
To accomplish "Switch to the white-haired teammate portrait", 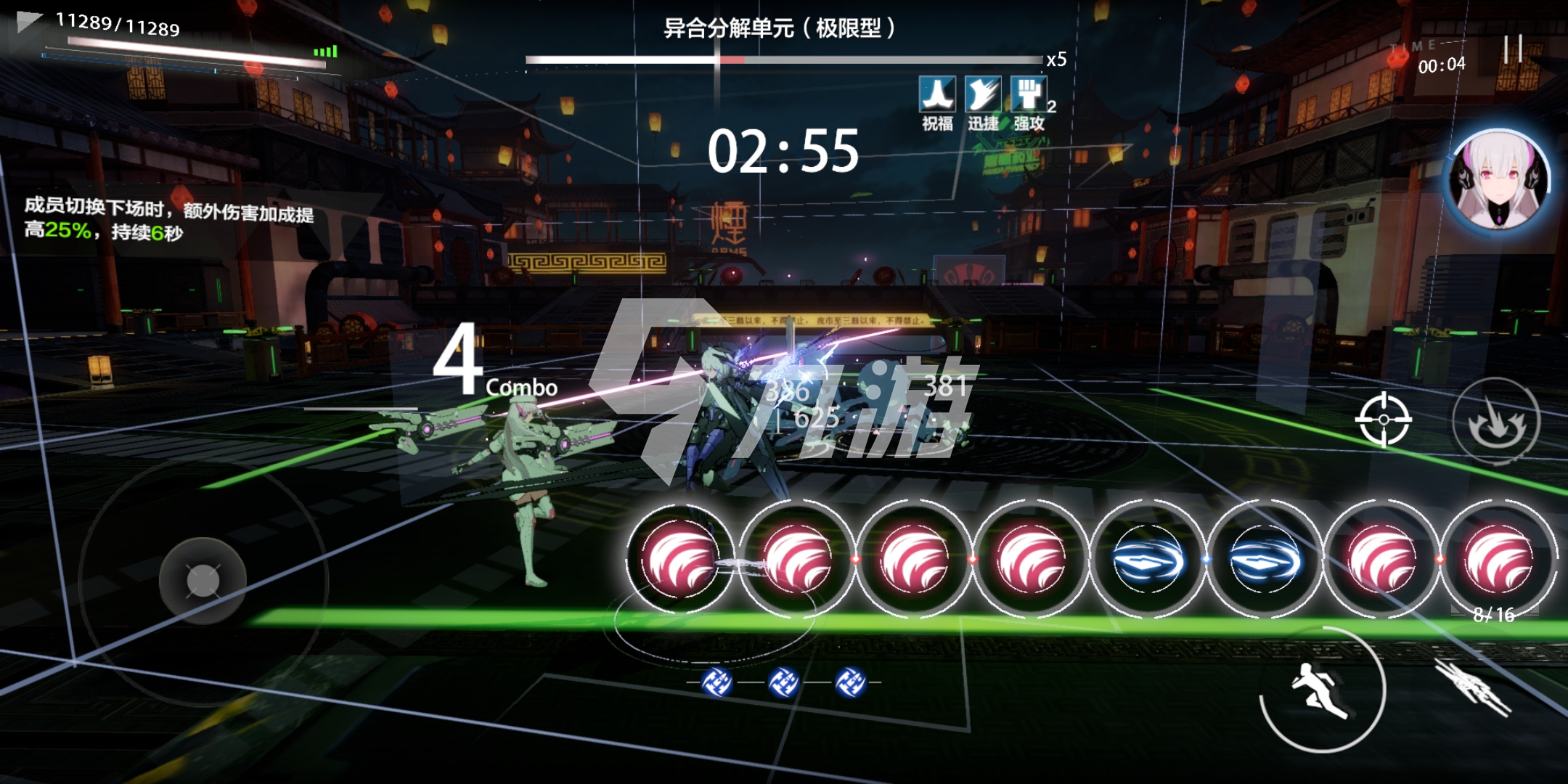I will [1500, 181].
